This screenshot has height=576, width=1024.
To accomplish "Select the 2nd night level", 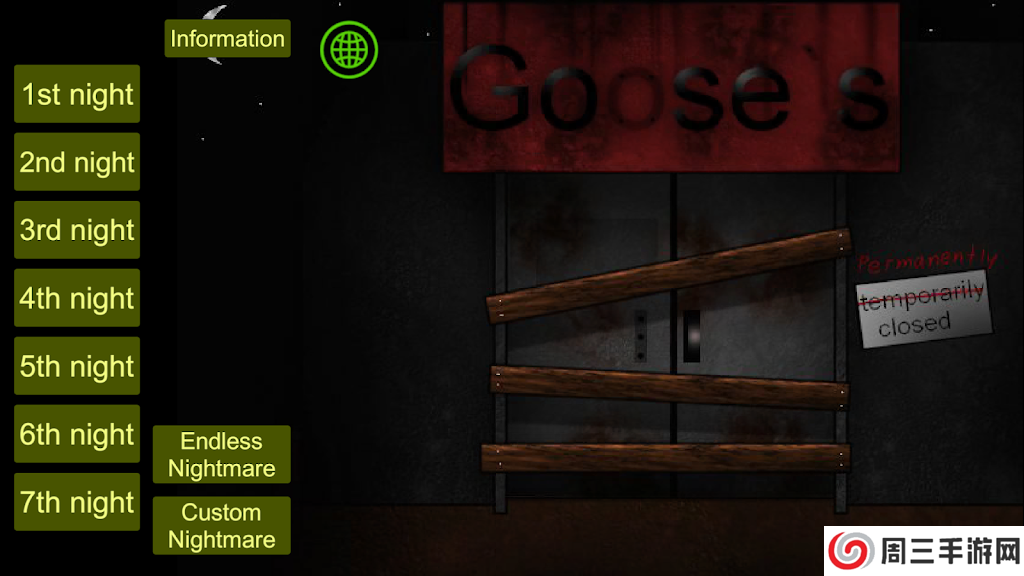I will pyautogui.click(x=77, y=162).
